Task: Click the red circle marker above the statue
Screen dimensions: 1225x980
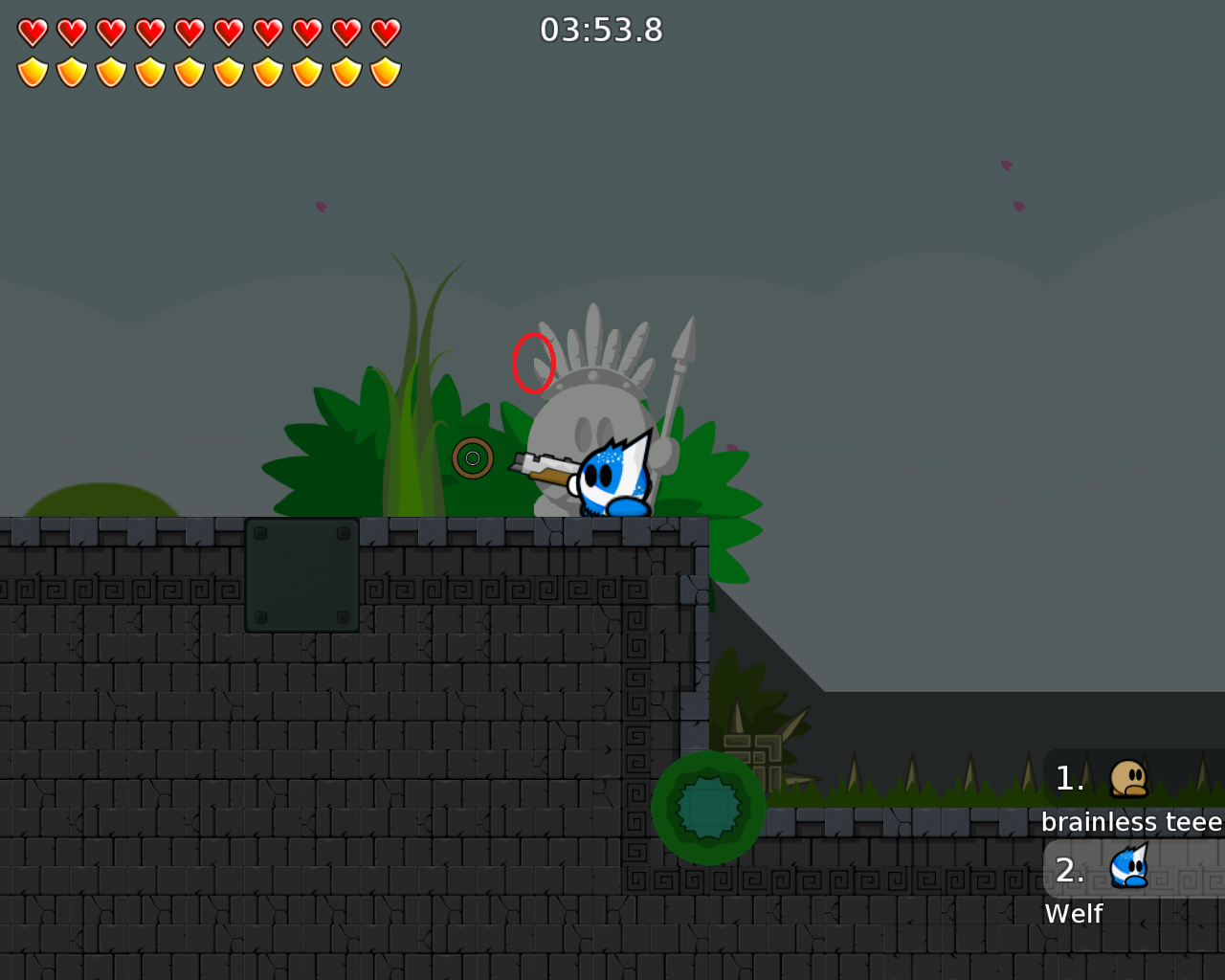Action: (534, 366)
